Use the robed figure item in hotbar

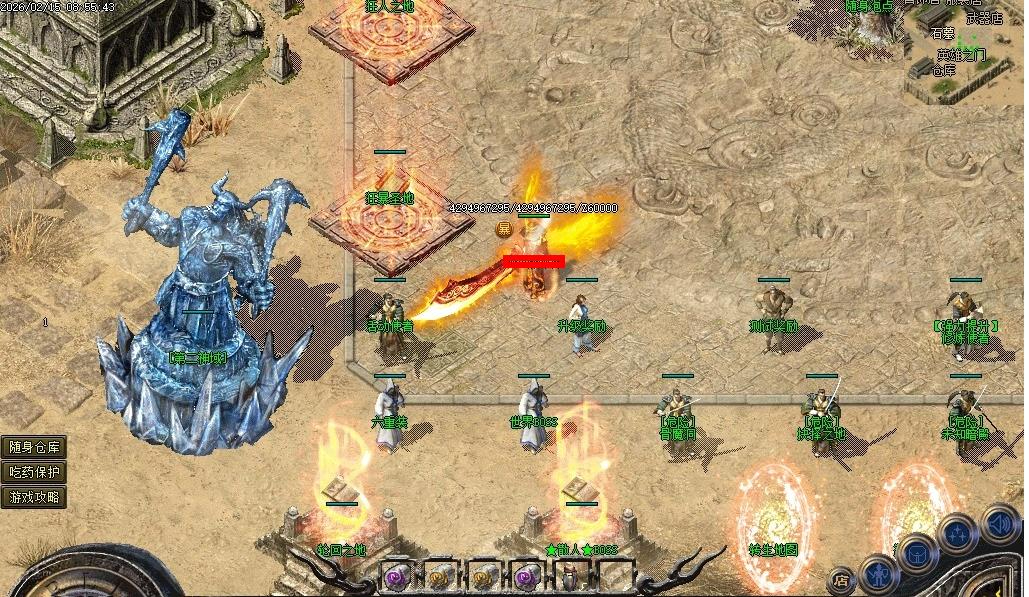[569, 577]
